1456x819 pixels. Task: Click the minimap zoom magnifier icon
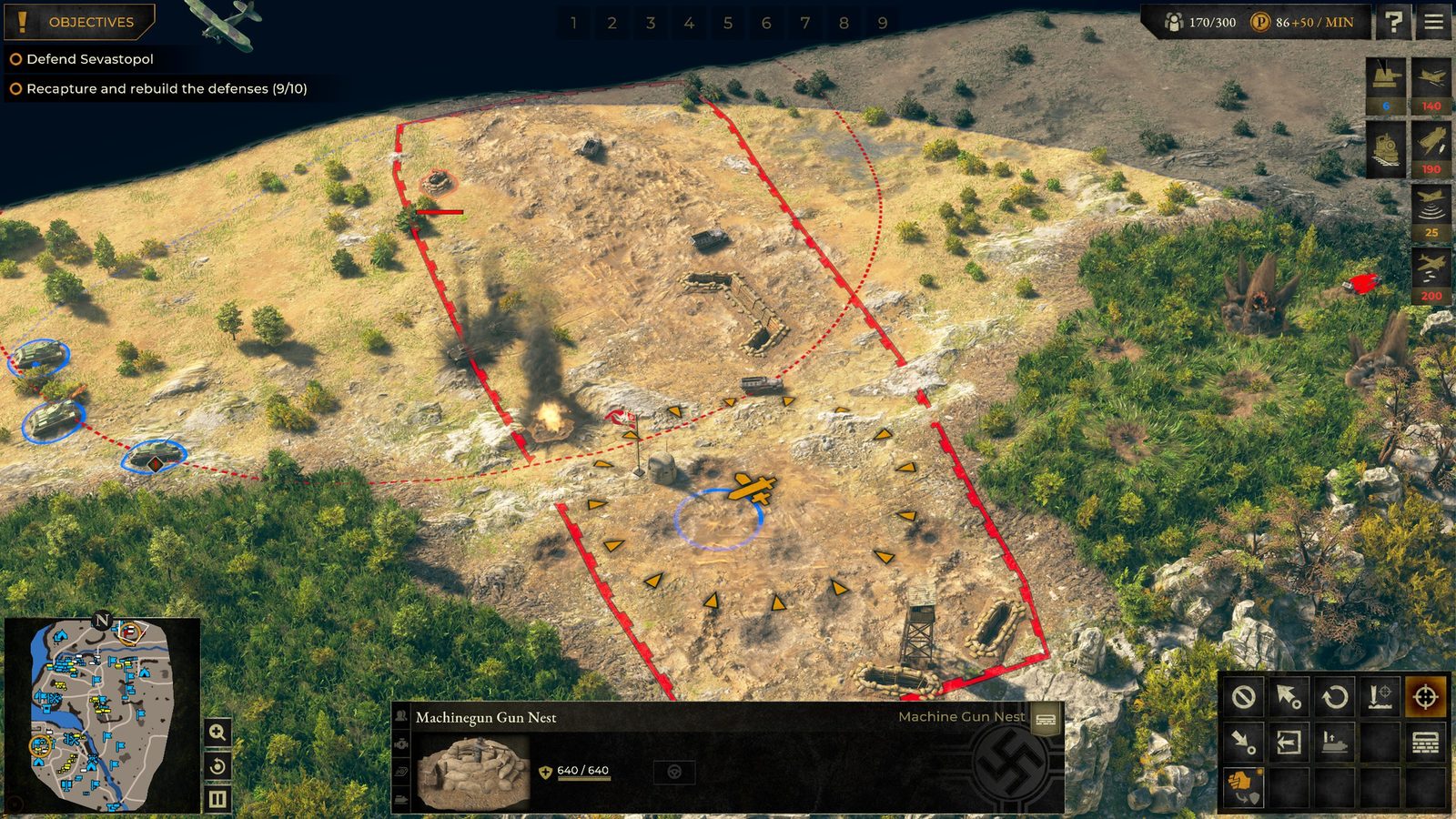tap(217, 732)
